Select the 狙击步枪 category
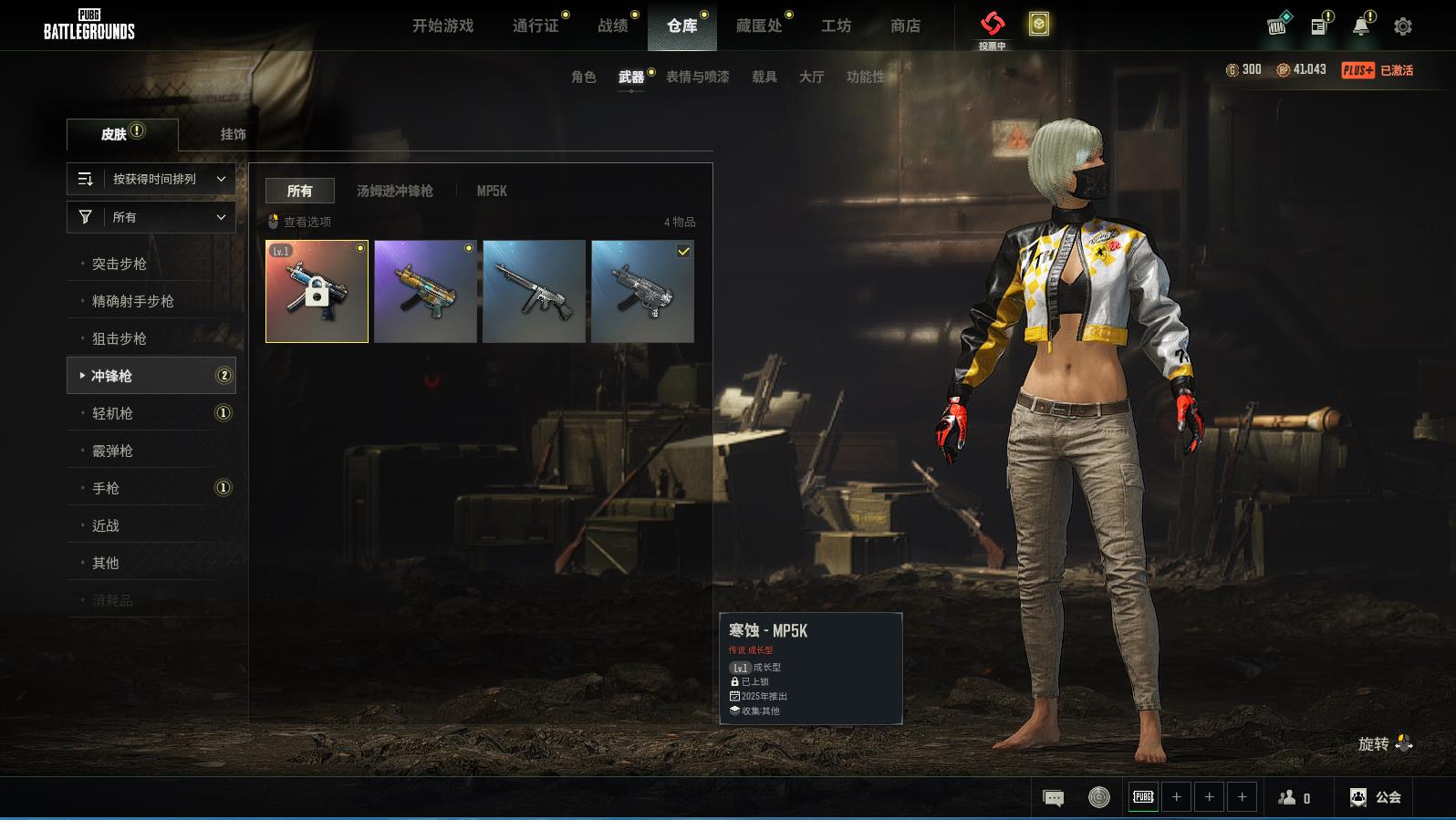 [120, 338]
